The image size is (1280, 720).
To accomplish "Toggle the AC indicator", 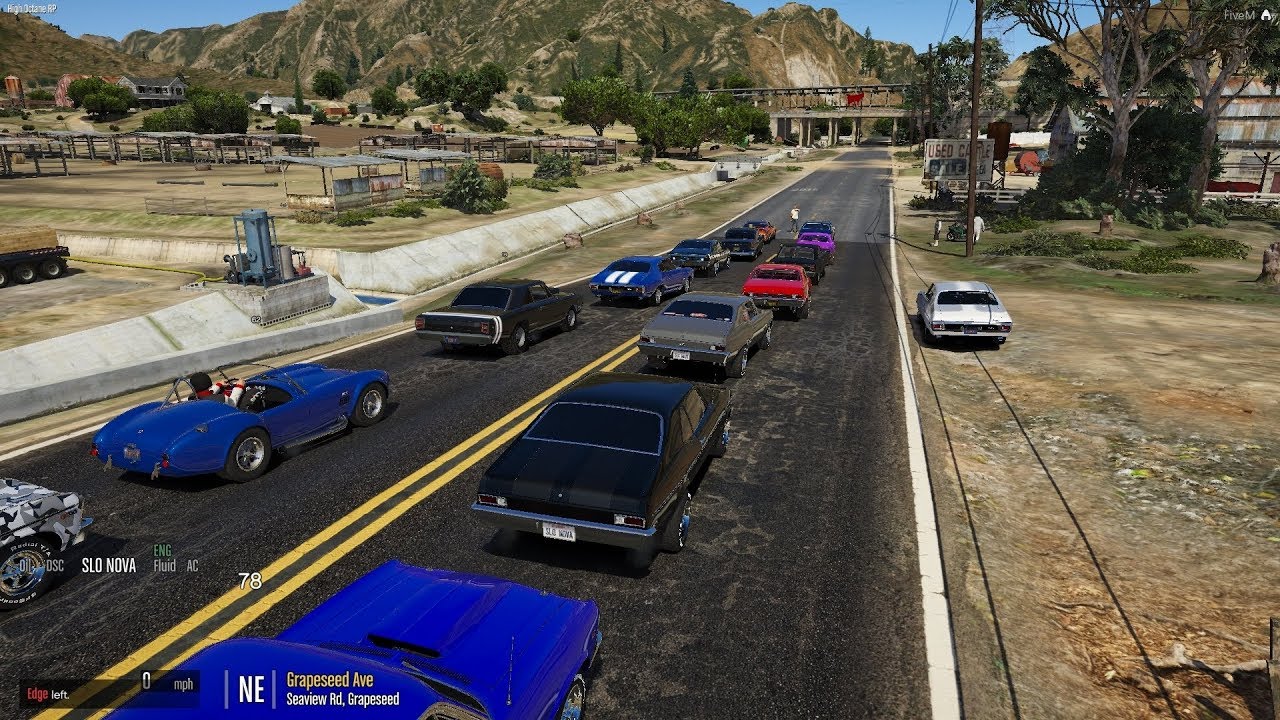I will (x=192, y=566).
